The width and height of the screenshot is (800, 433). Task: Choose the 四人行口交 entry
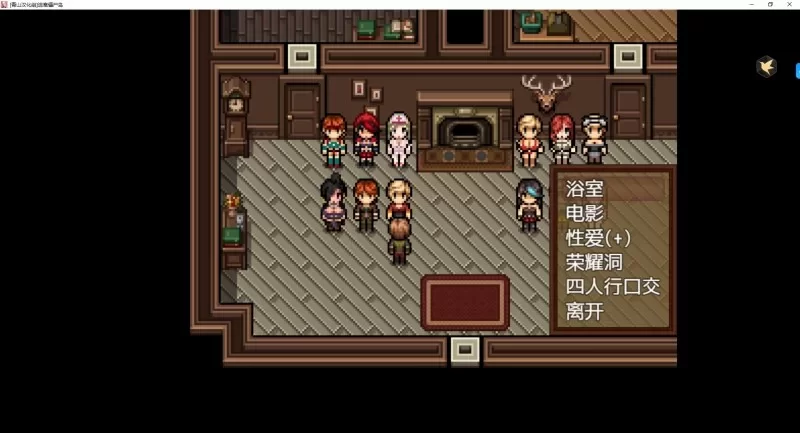pos(612,287)
